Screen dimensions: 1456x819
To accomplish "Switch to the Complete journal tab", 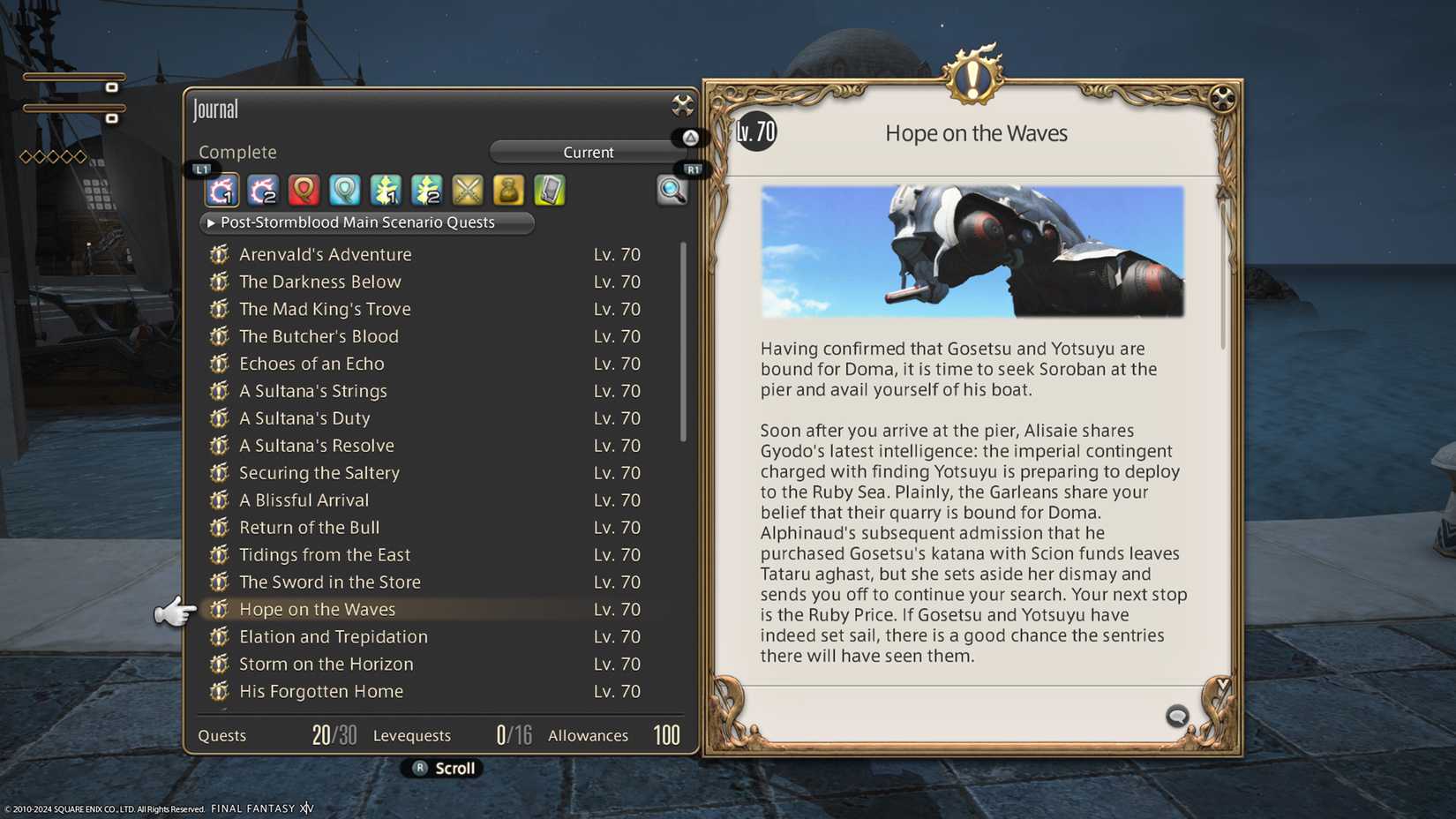I will (237, 152).
